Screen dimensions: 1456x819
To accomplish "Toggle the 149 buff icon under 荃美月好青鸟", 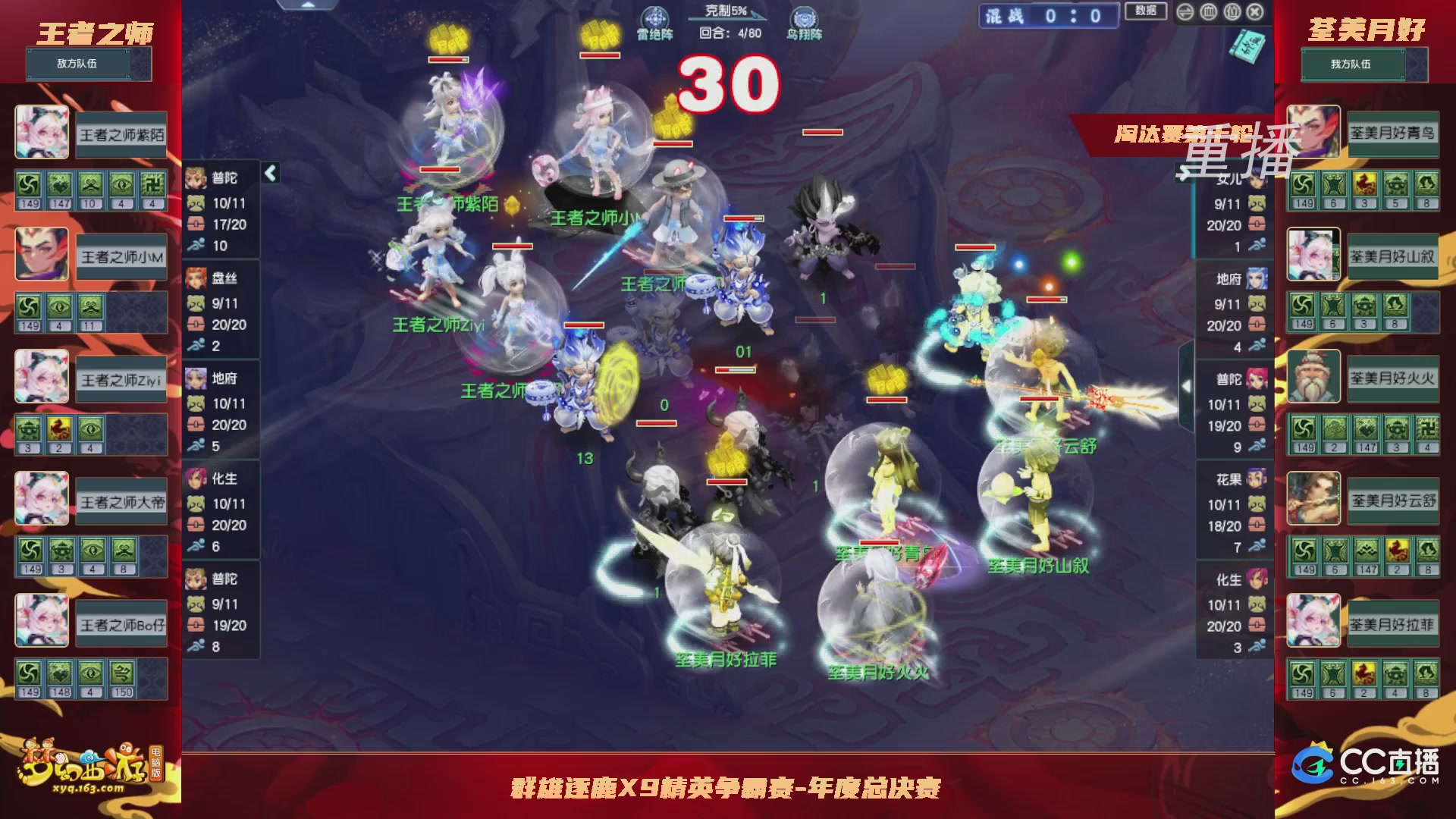I will pos(1301,184).
